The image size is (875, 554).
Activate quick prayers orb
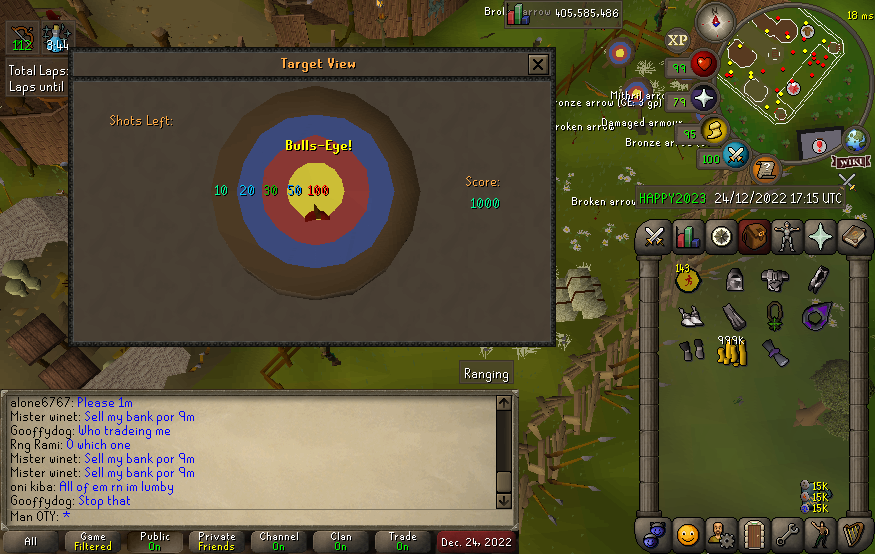704,98
